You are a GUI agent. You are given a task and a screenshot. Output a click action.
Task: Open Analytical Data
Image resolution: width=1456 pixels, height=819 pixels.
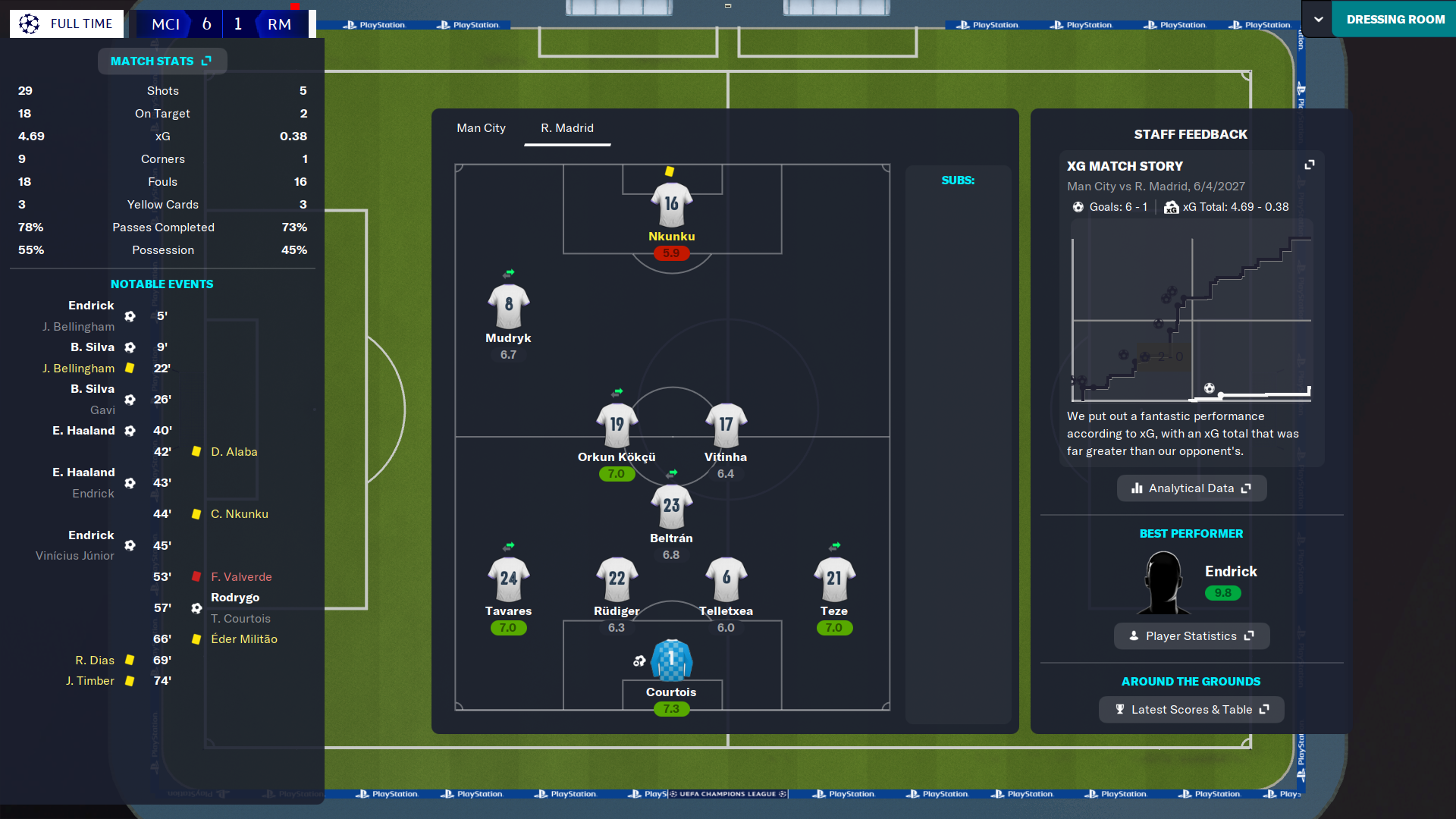1191,488
